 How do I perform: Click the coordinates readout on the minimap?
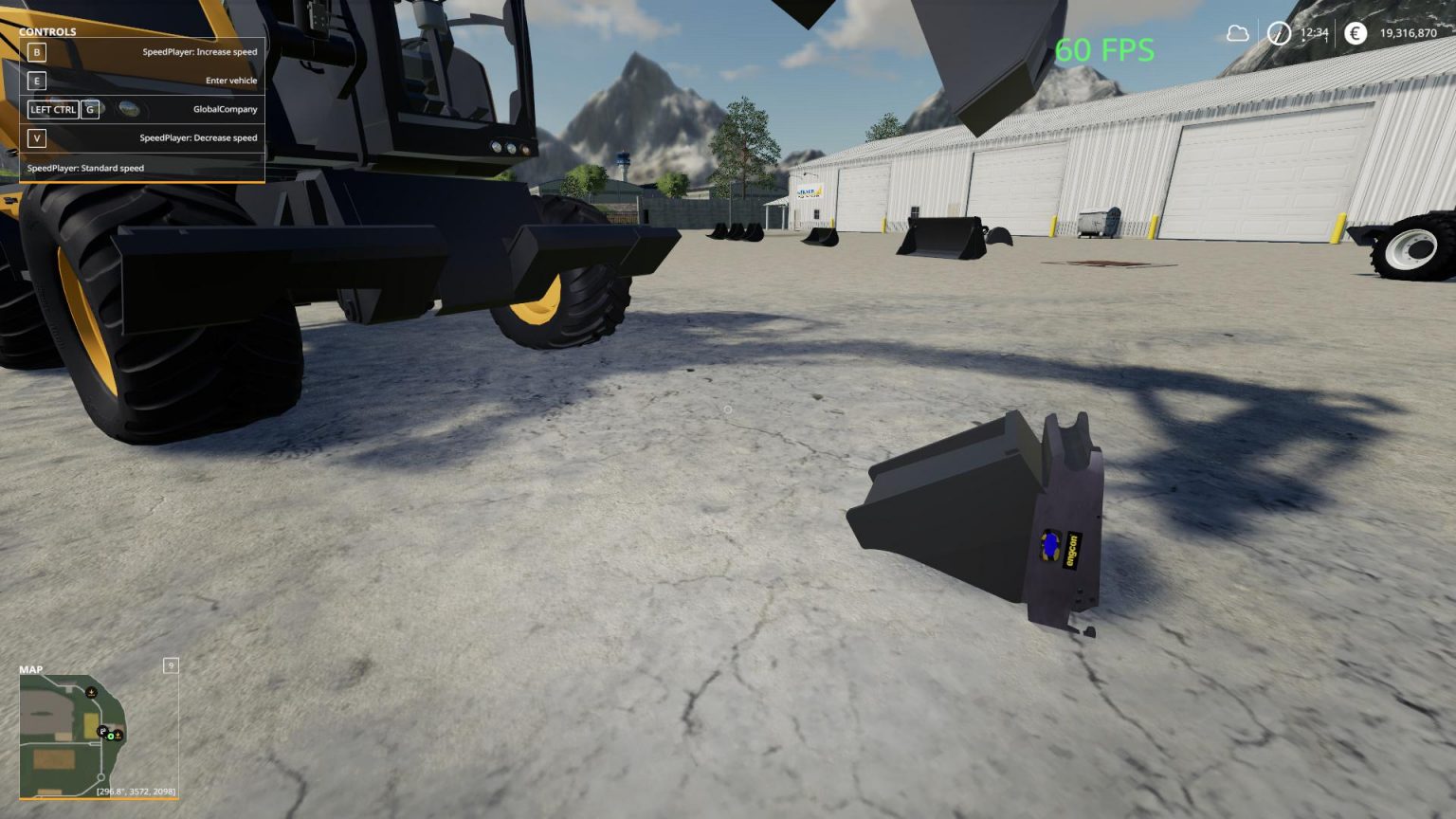click(136, 792)
